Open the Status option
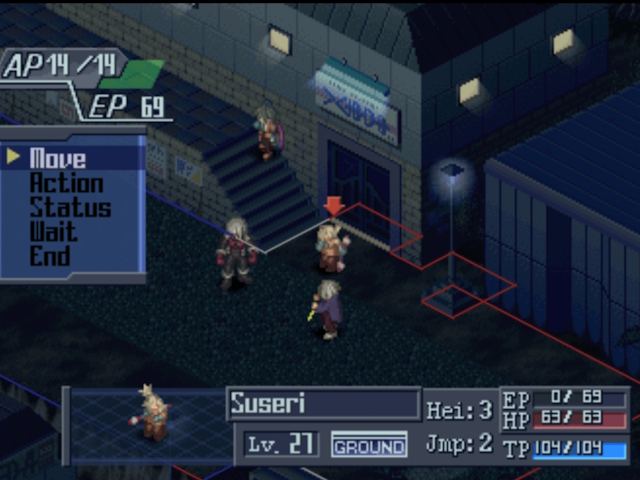Viewport: 640px width, 480px height. click(x=70, y=208)
